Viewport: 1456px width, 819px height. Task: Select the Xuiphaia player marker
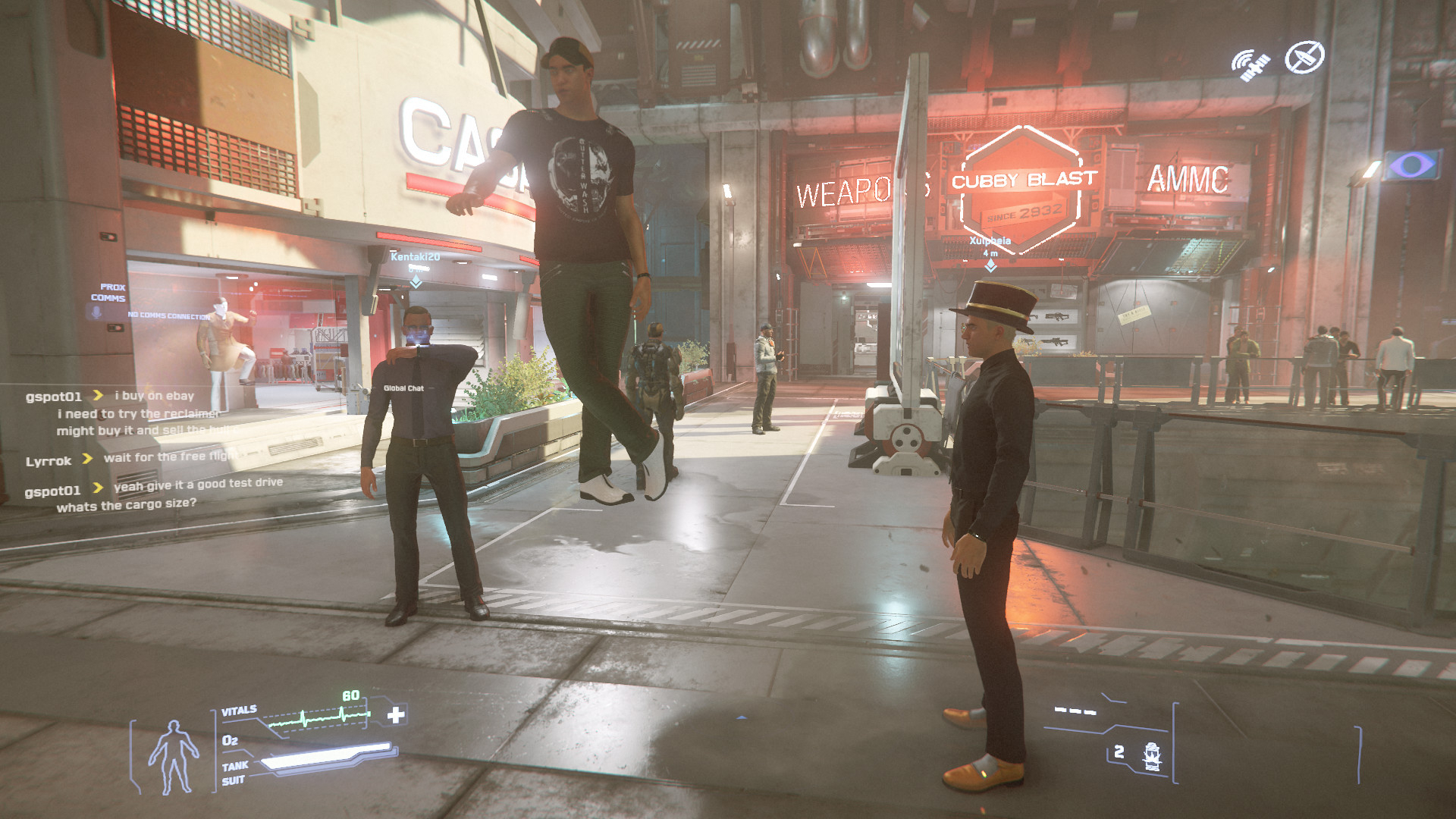[990, 265]
